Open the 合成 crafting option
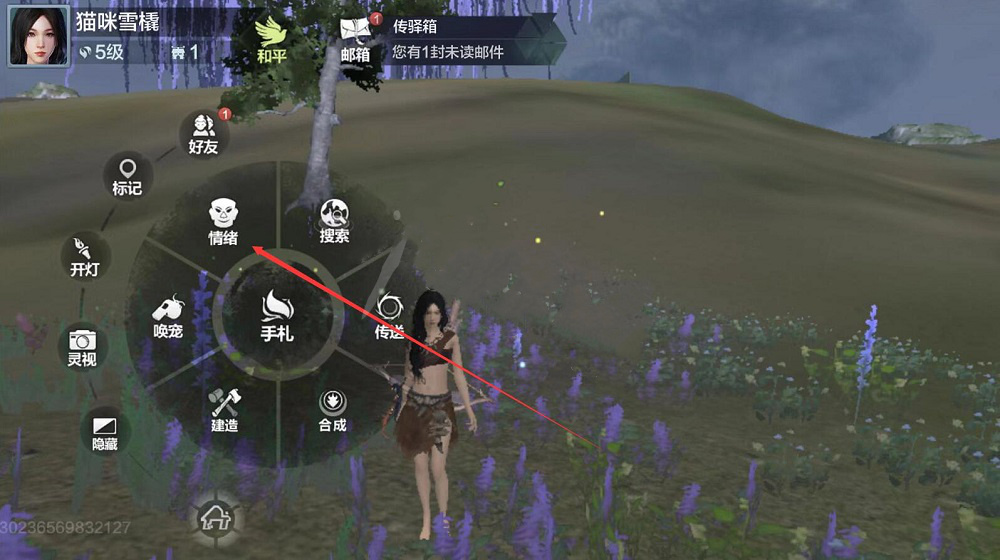The image size is (1000, 560). tap(332, 410)
